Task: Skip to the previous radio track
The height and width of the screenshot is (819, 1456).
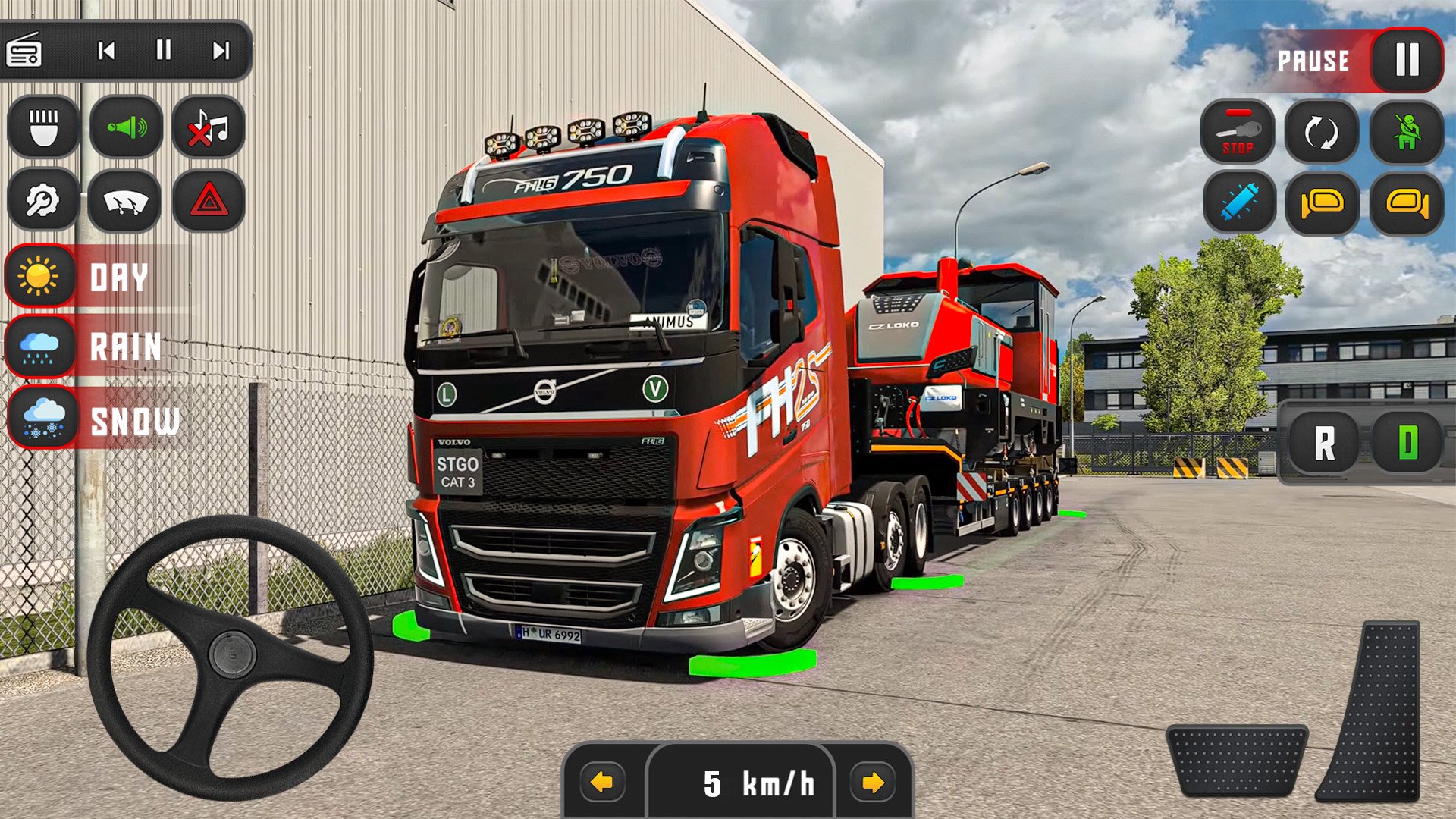Action: coord(106,51)
